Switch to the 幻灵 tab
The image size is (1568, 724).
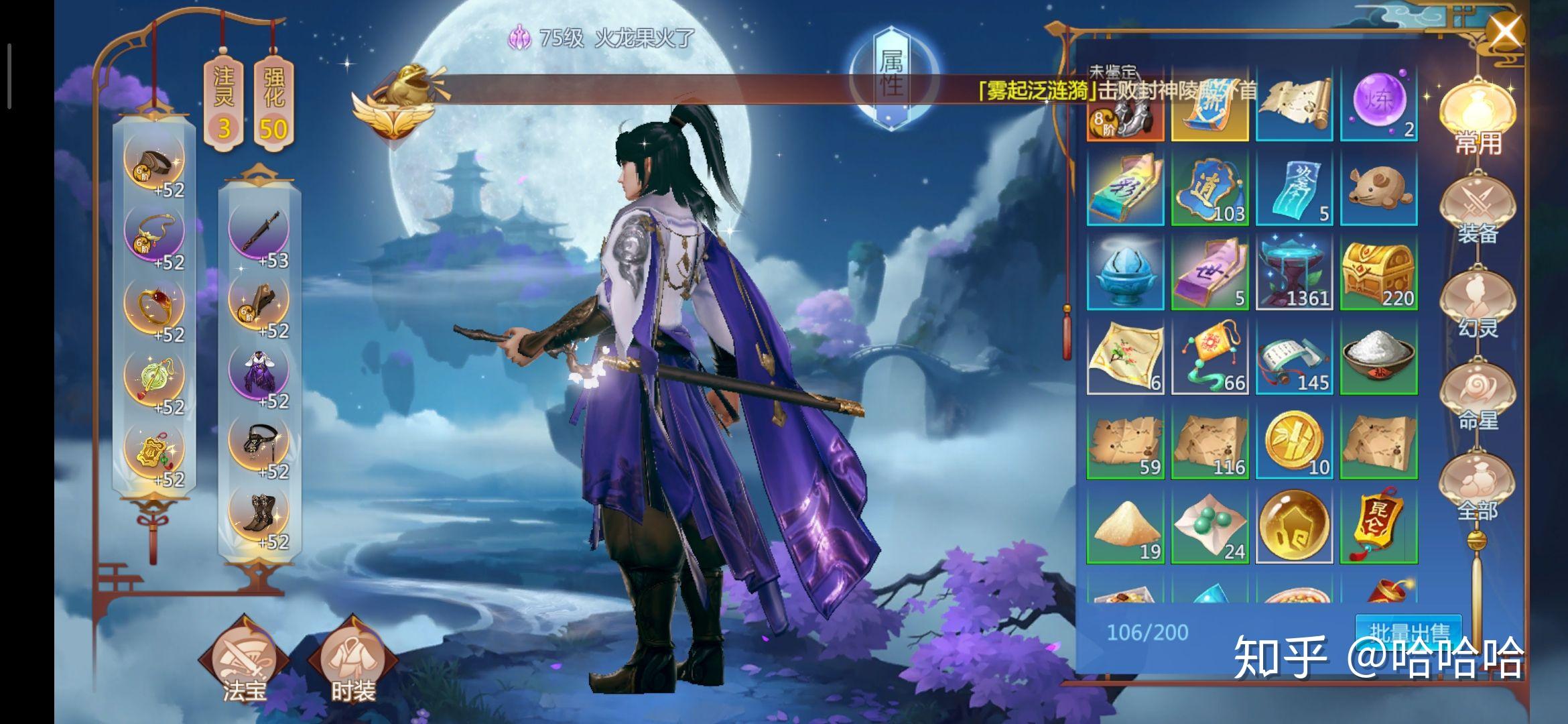point(1478,305)
